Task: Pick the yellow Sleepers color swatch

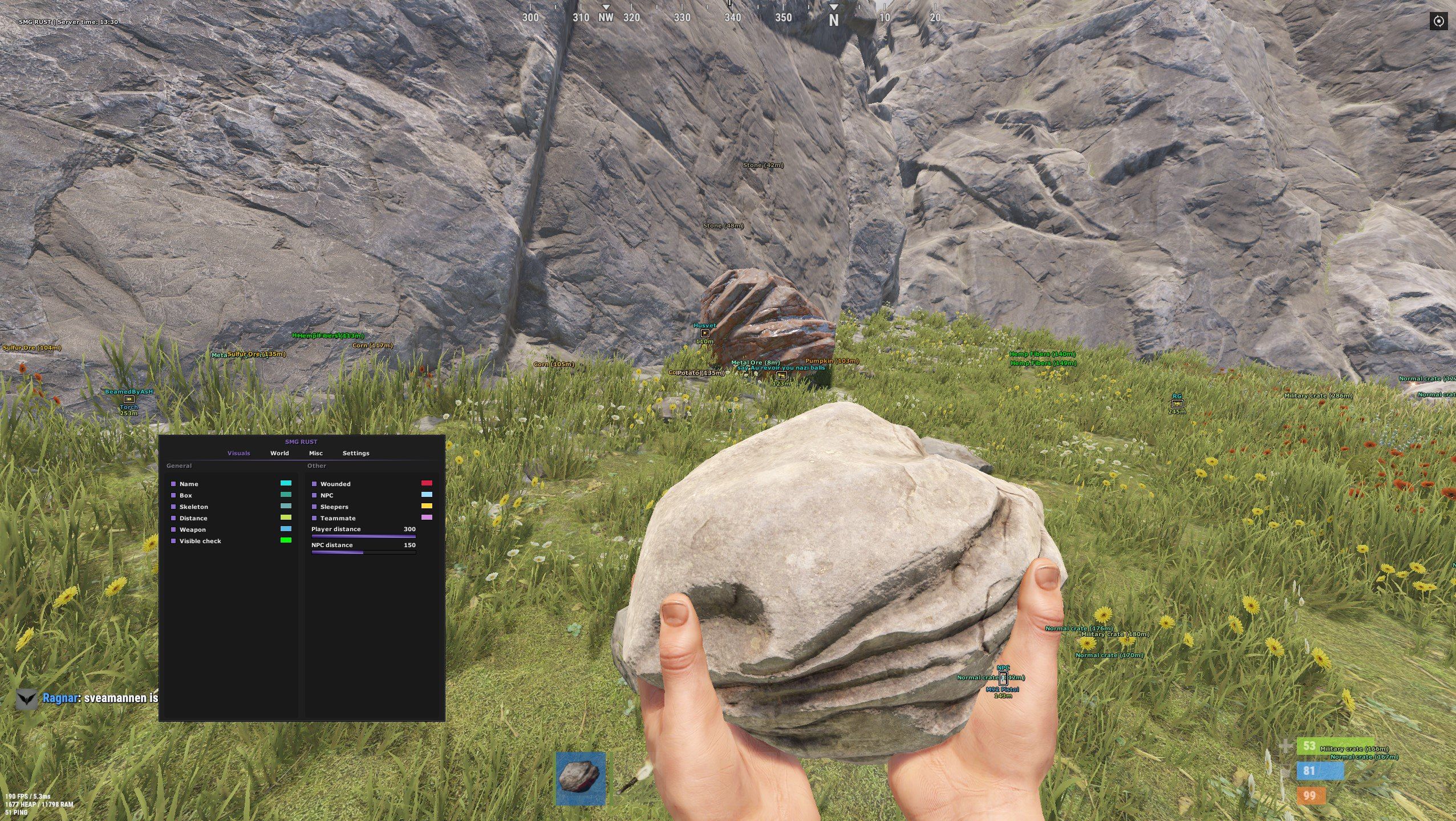Action: 426,506
